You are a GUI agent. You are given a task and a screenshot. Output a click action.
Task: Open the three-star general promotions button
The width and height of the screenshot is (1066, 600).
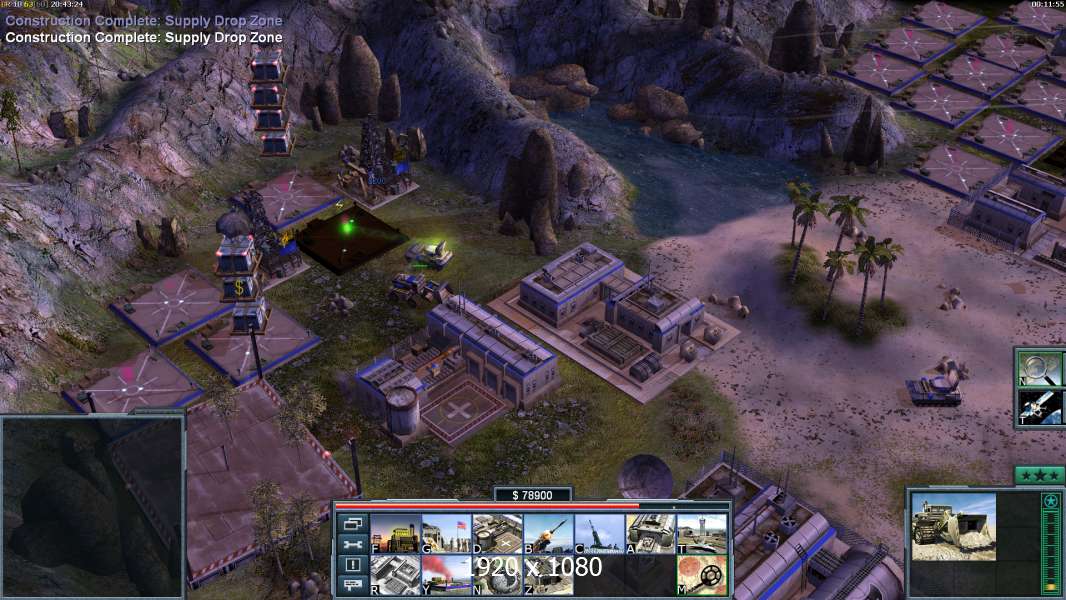tap(1039, 475)
